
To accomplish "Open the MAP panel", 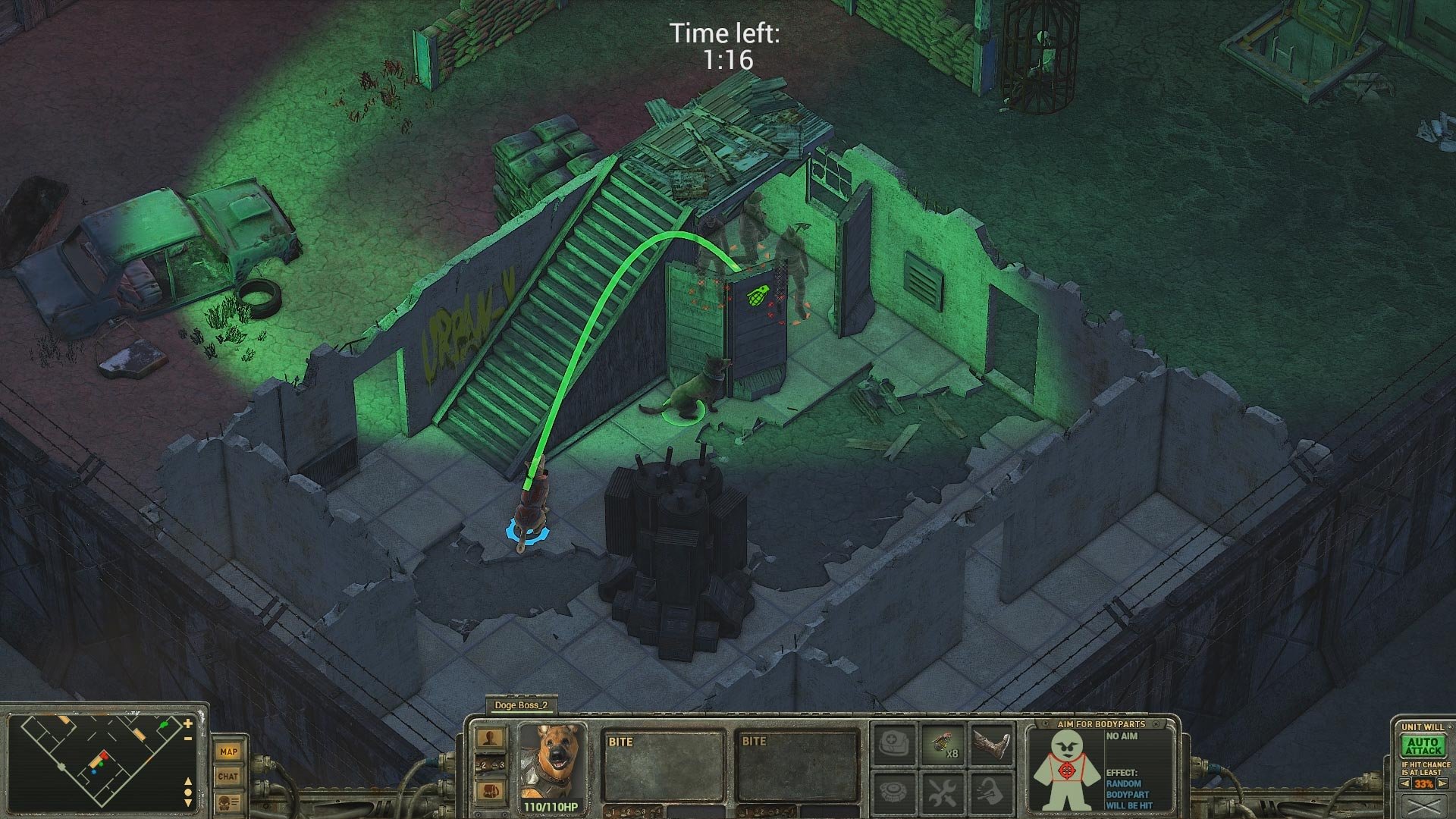I will [x=229, y=752].
